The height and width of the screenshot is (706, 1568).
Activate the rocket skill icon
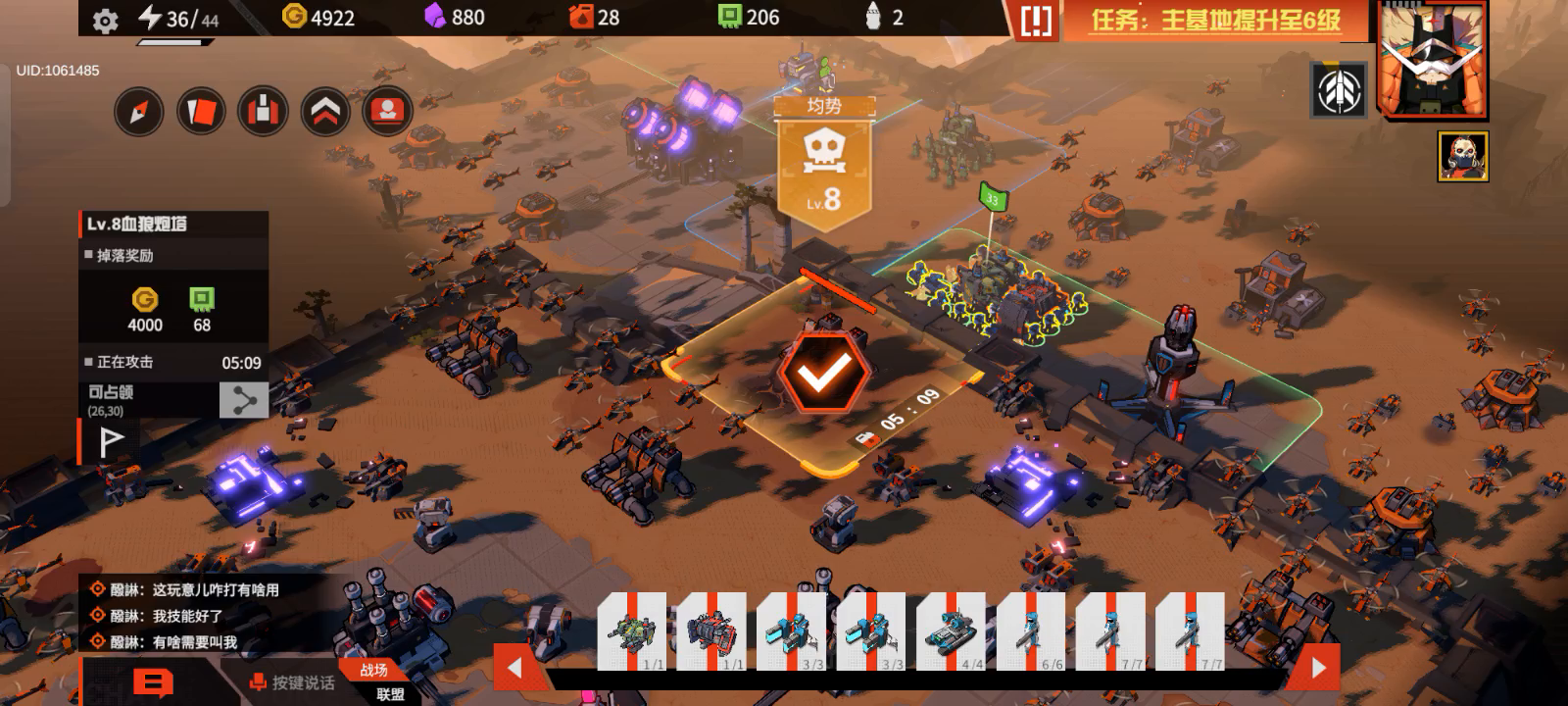pyautogui.click(x=1339, y=90)
